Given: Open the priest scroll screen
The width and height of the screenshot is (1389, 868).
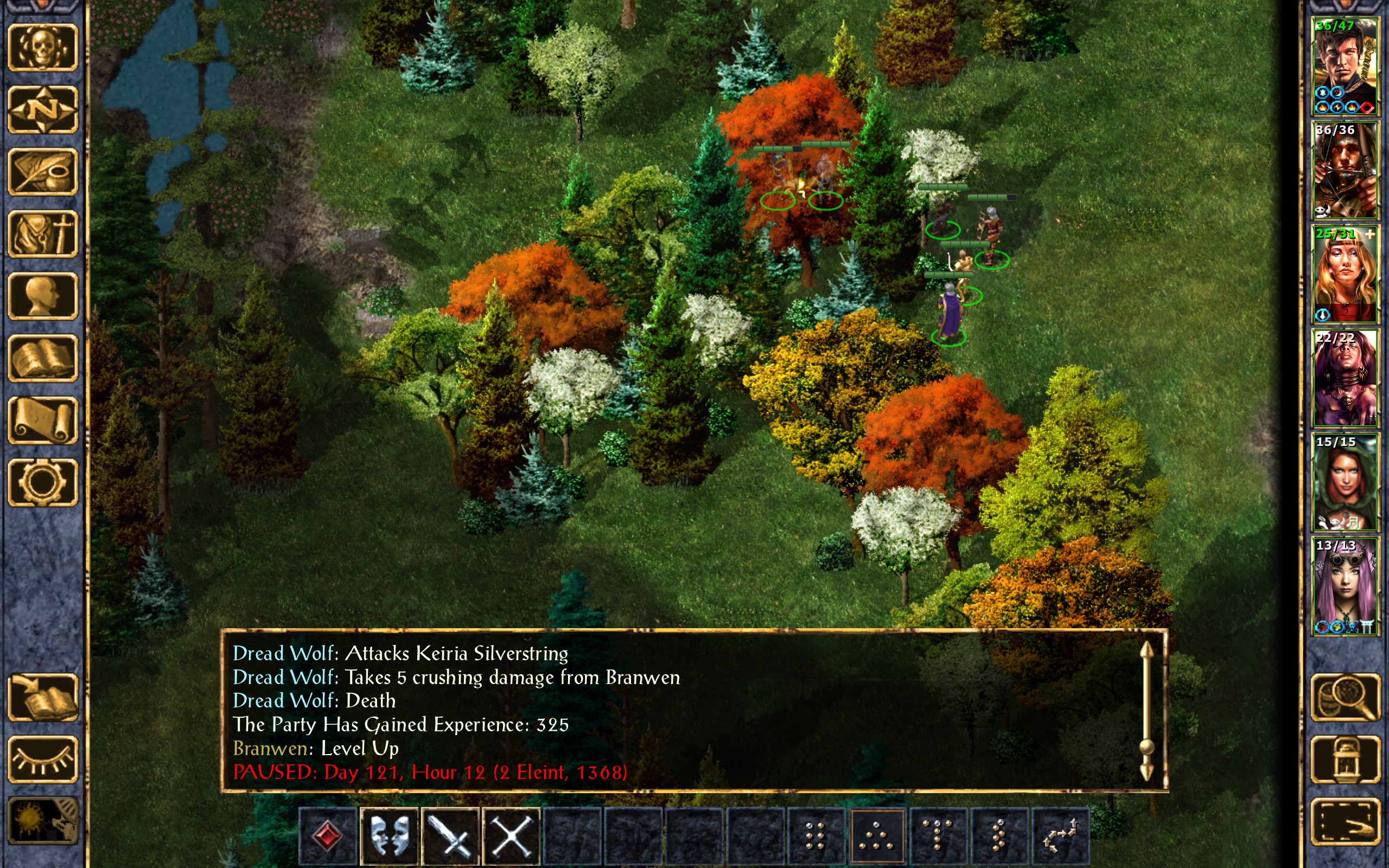Looking at the screenshot, I should click(42, 420).
